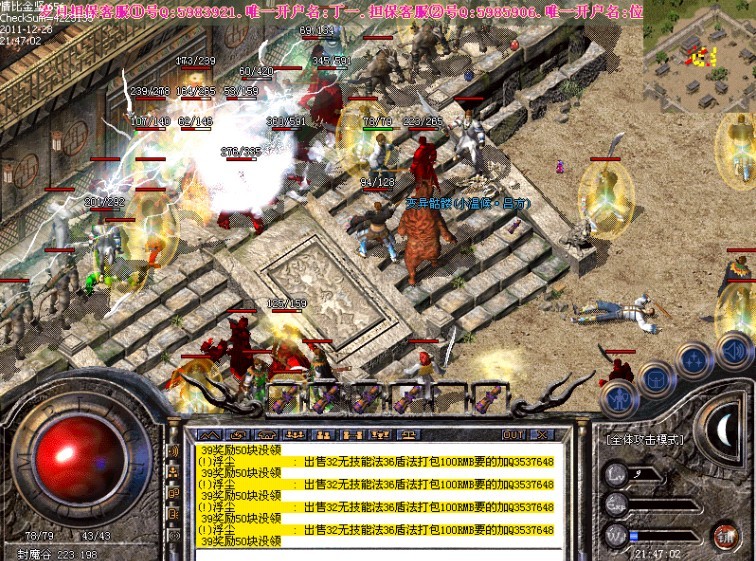Open the bag with the cube button

pyautogui.click(x=655, y=378)
